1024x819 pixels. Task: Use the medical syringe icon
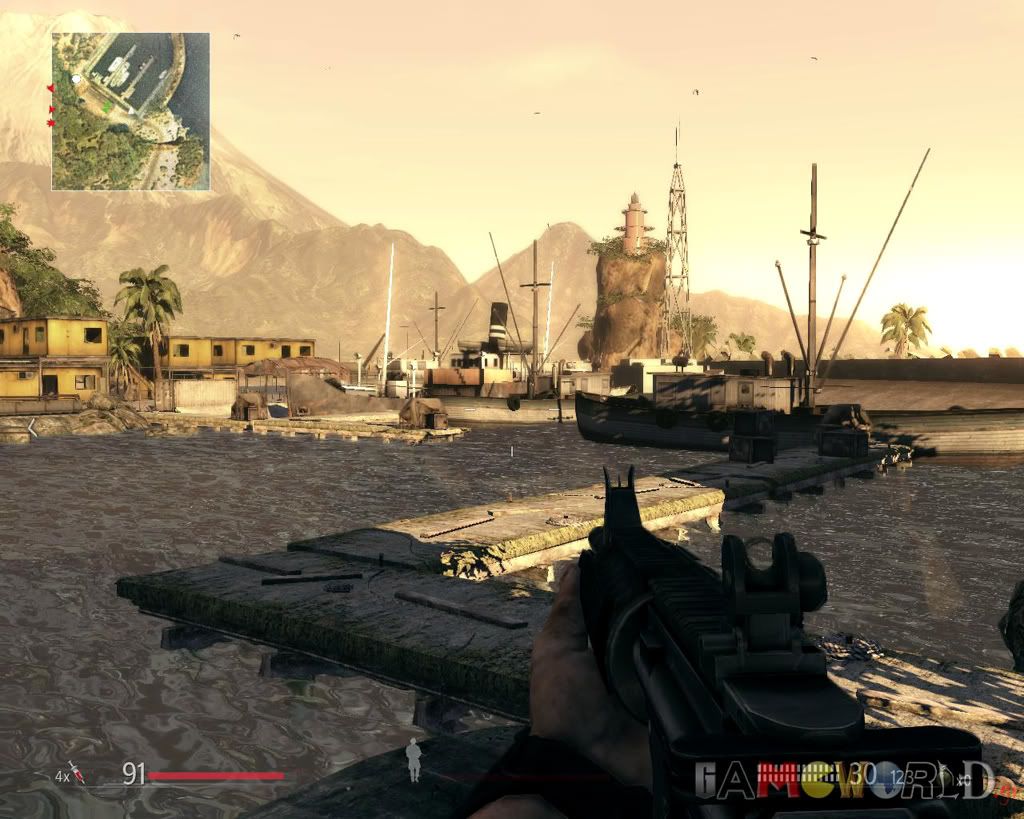[77, 773]
